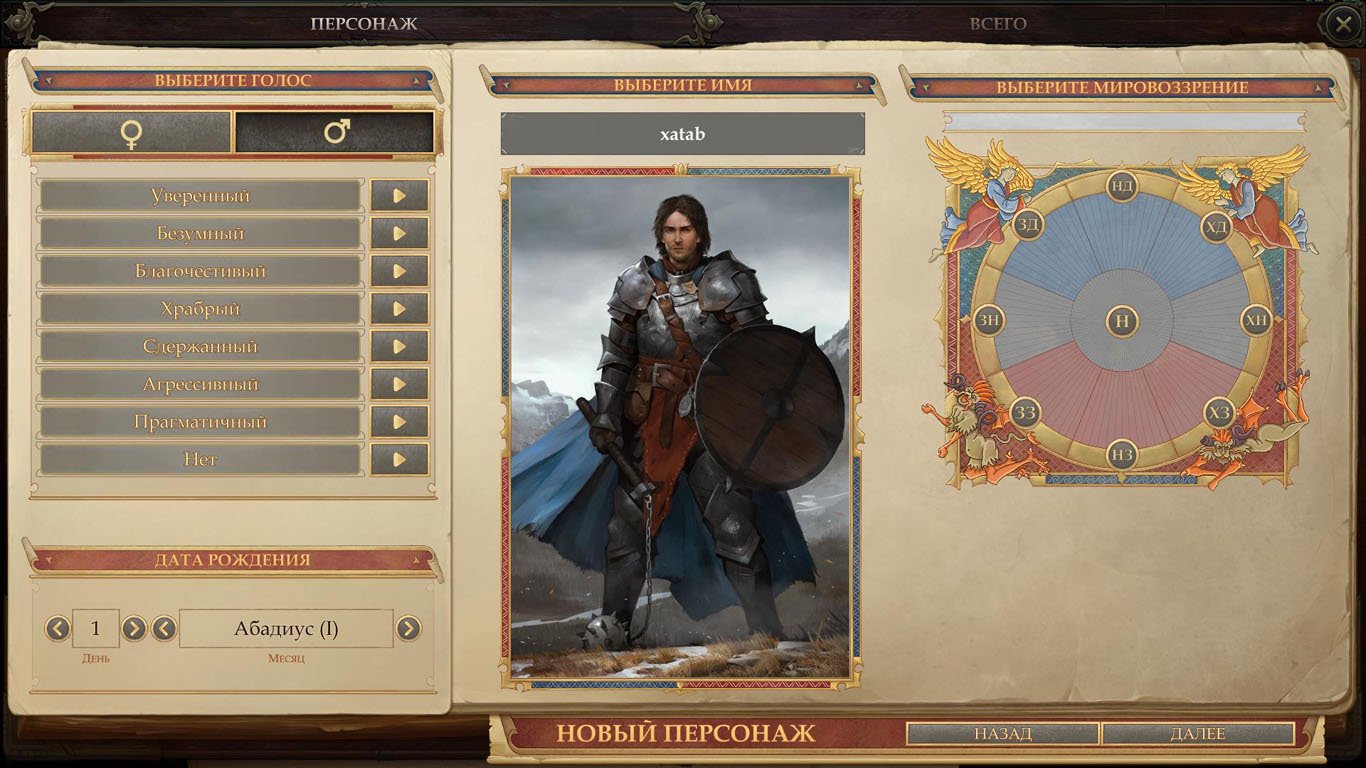The width and height of the screenshot is (1366, 768).
Task: Preview the "Прагматичный" voice sample
Action: click(399, 421)
